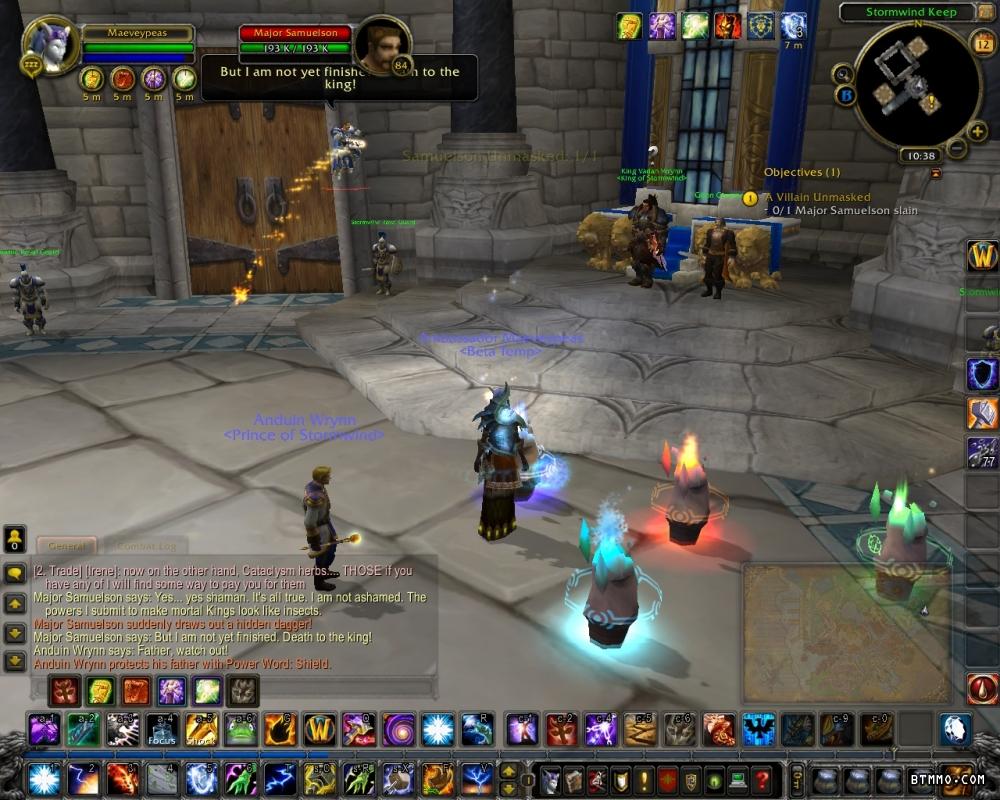Open the red question mark help button
This screenshot has width=1000, height=800.
[x=762, y=779]
